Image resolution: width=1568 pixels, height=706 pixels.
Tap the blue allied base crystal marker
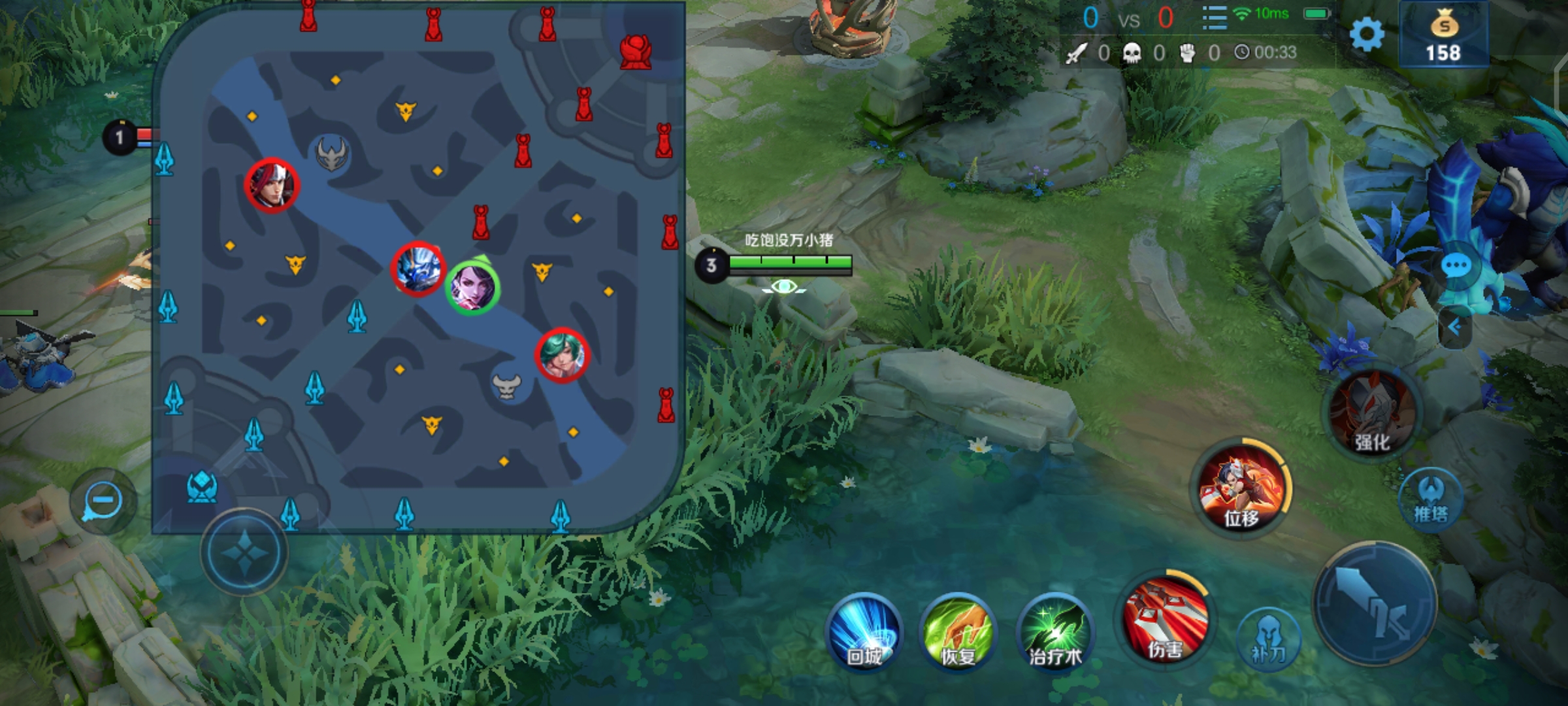202,486
